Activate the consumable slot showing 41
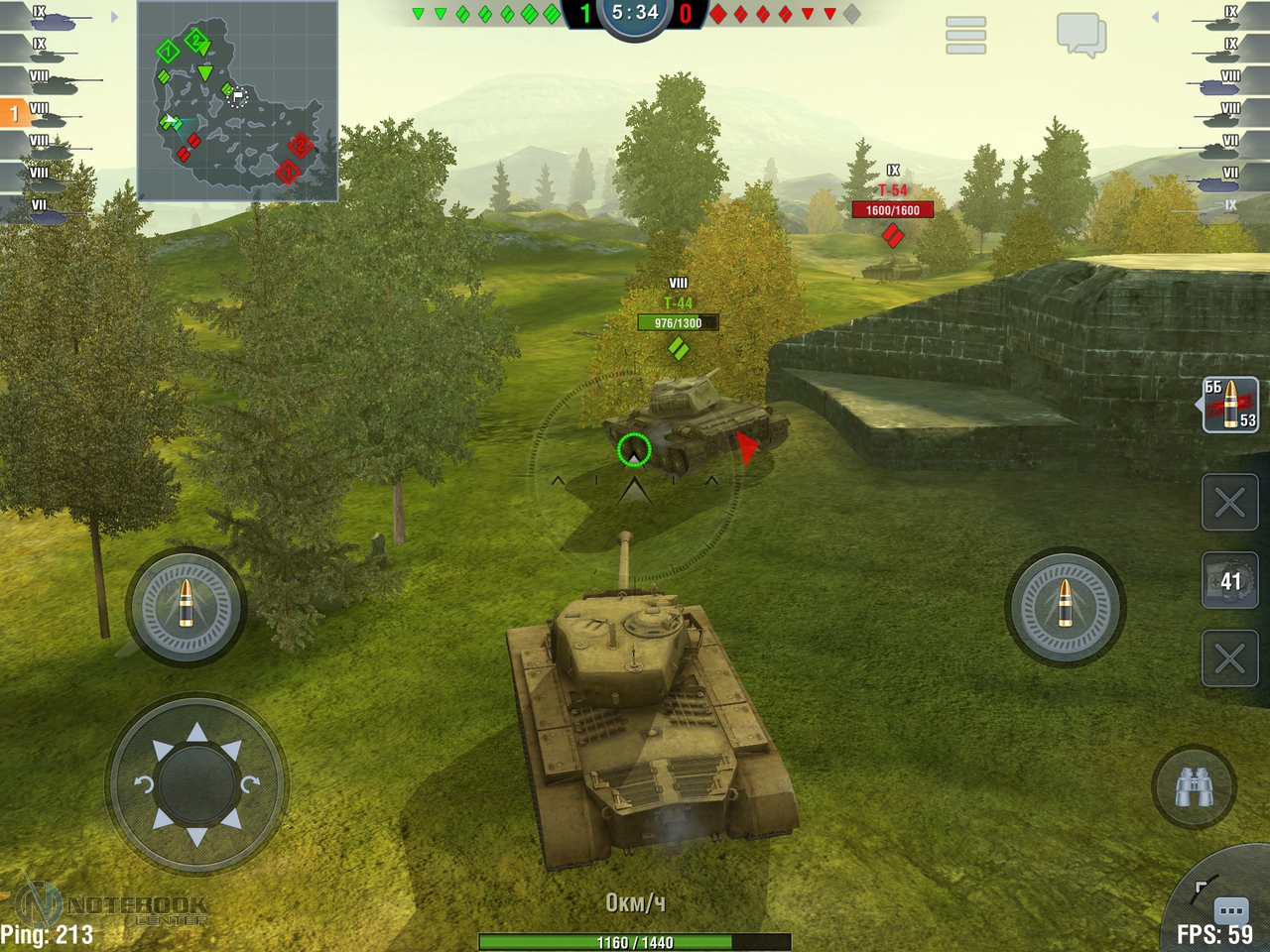This screenshot has width=1270, height=952. [x=1230, y=581]
